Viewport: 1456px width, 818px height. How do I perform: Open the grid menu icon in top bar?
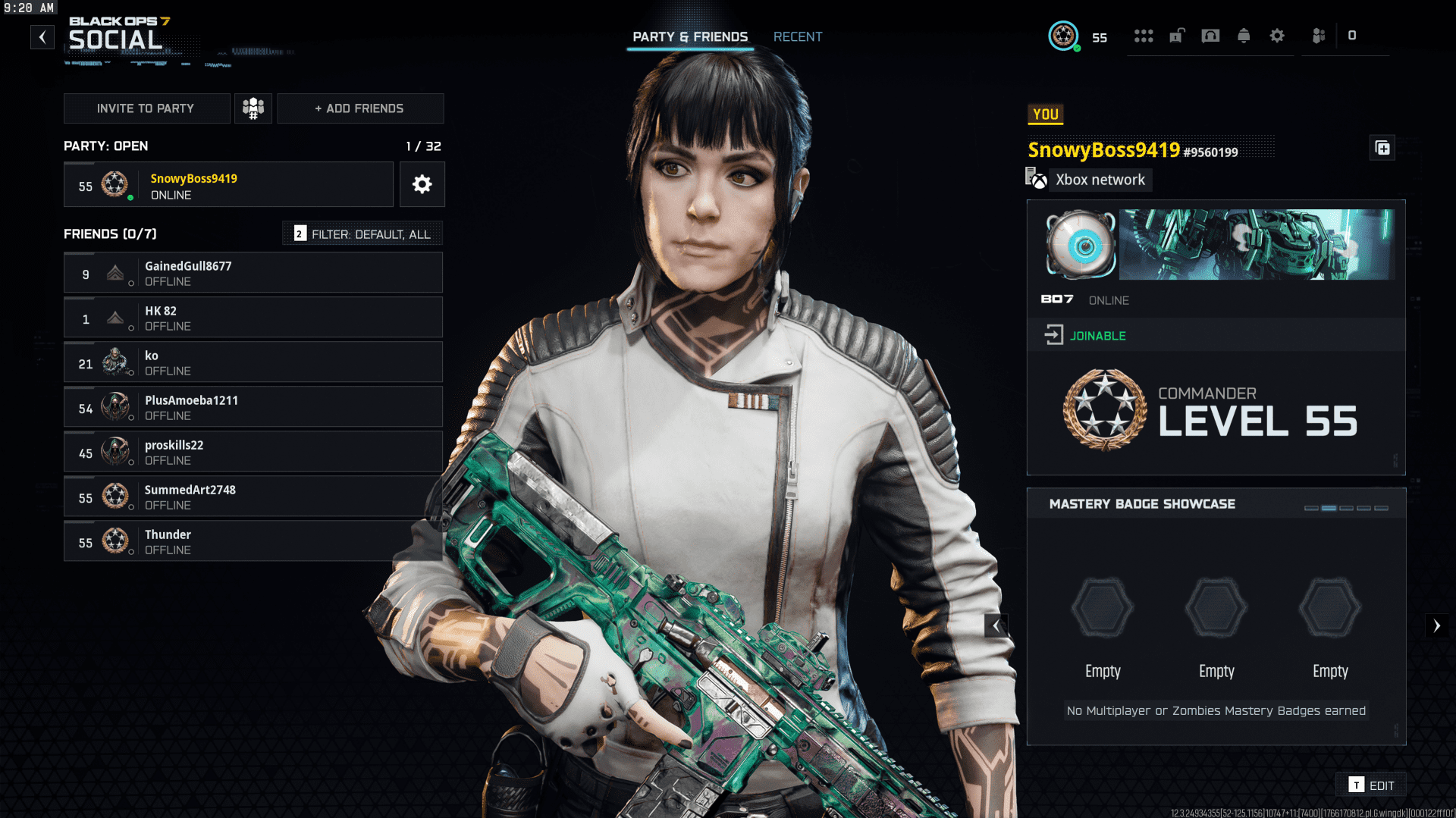[1144, 36]
